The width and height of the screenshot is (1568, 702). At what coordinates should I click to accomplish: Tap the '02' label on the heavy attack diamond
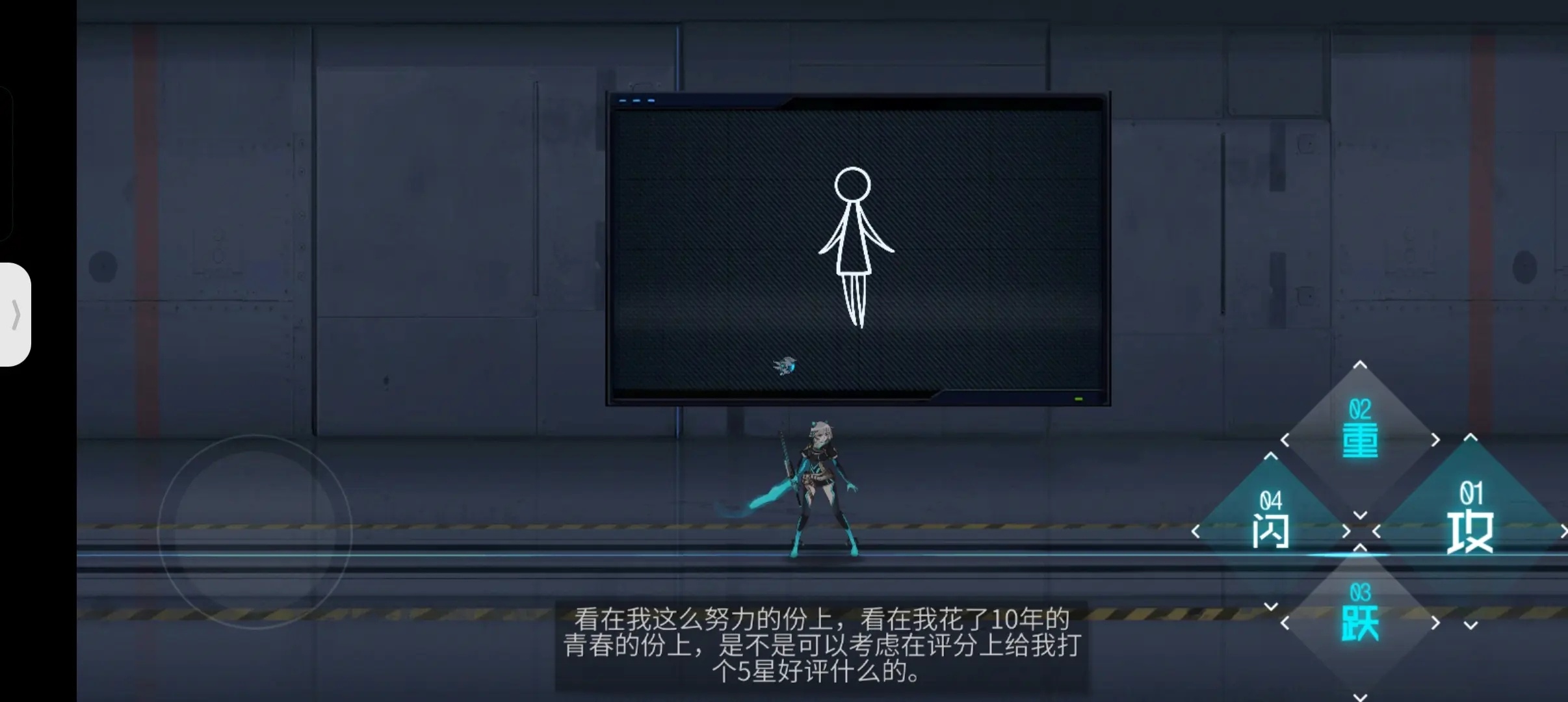click(1359, 408)
